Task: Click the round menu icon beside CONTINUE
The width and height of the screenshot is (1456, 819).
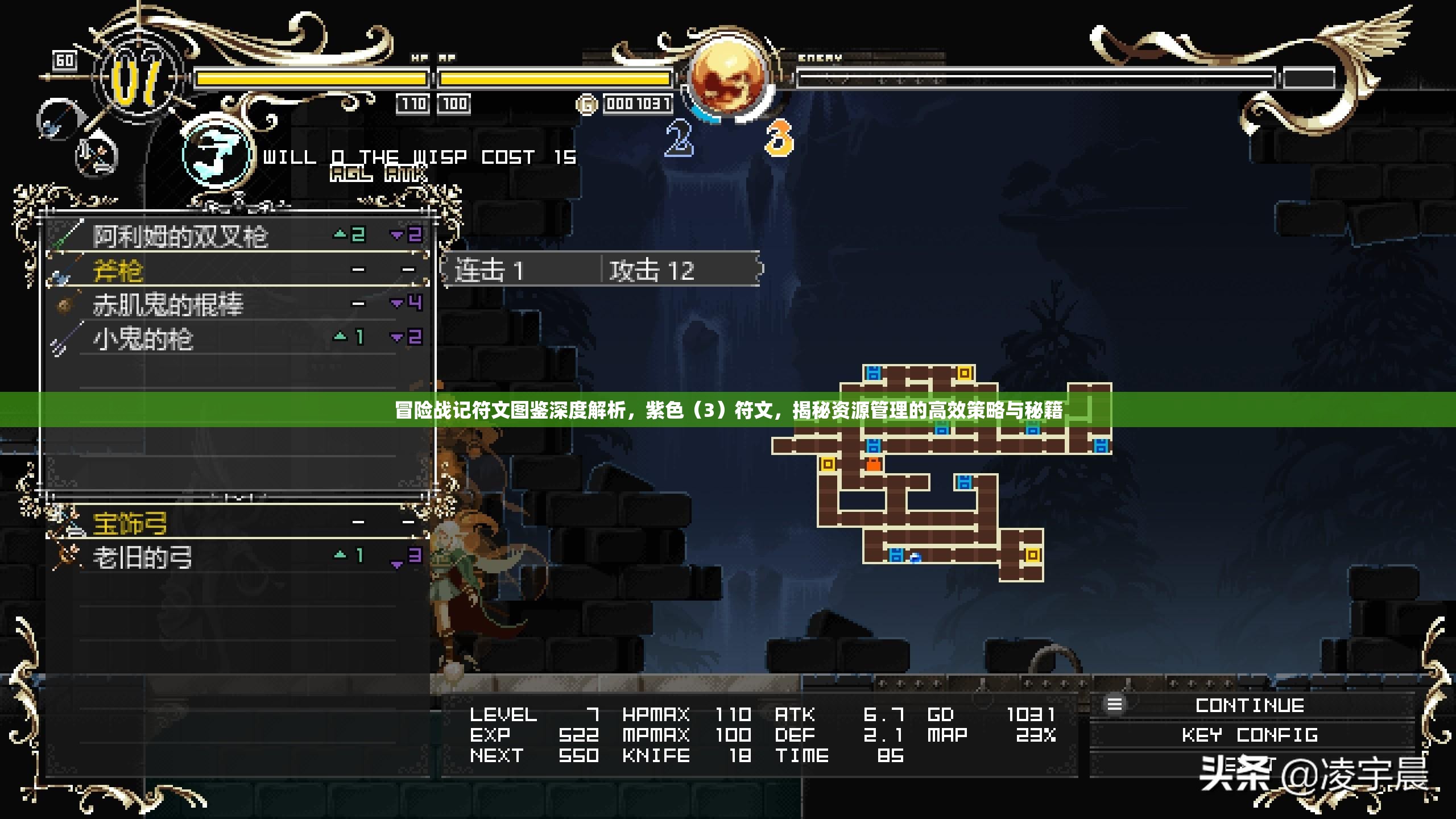Action: [1114, 705]
